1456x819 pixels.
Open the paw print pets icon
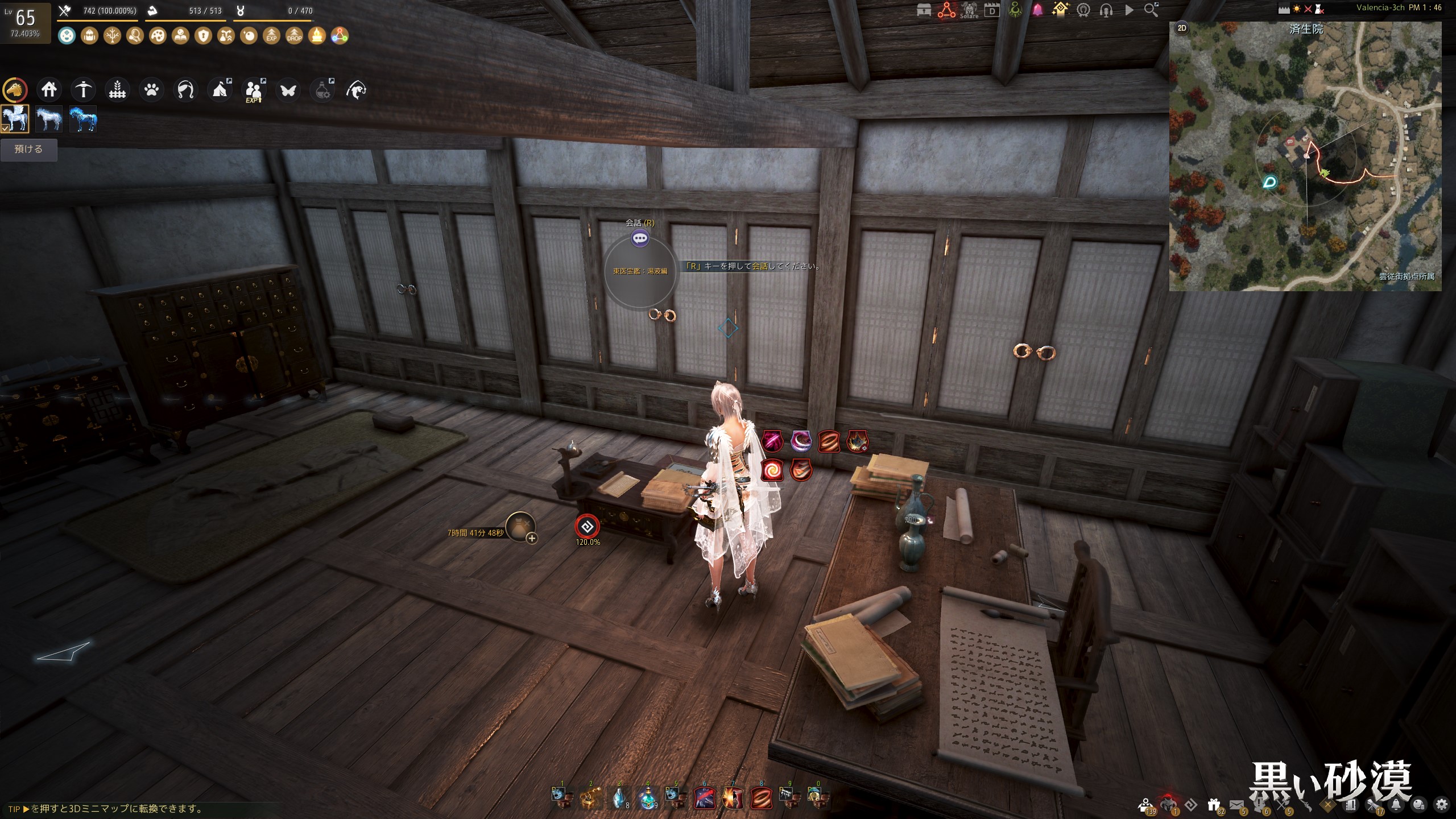coord(151,90)
